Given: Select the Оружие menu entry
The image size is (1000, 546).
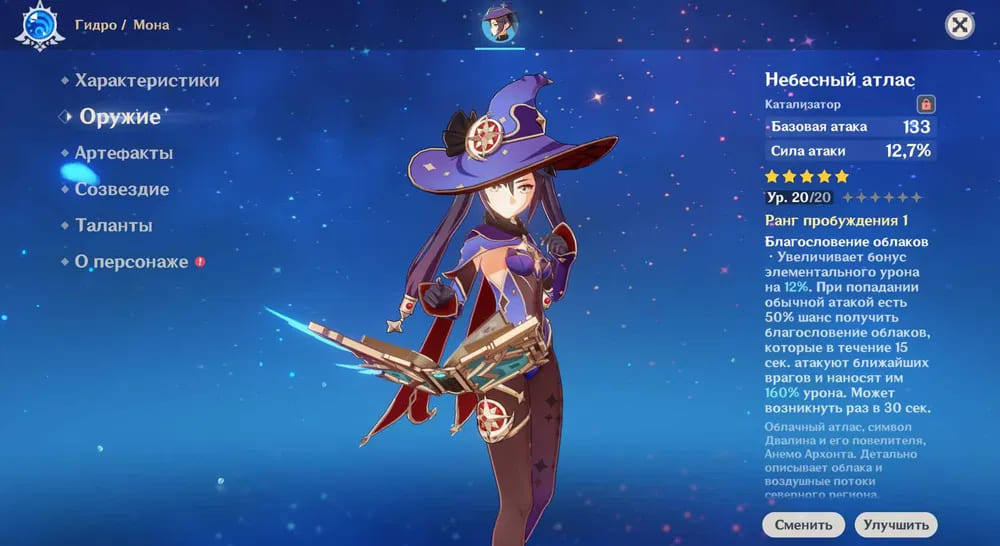Looking at the screenshot, I should [119, 117].
